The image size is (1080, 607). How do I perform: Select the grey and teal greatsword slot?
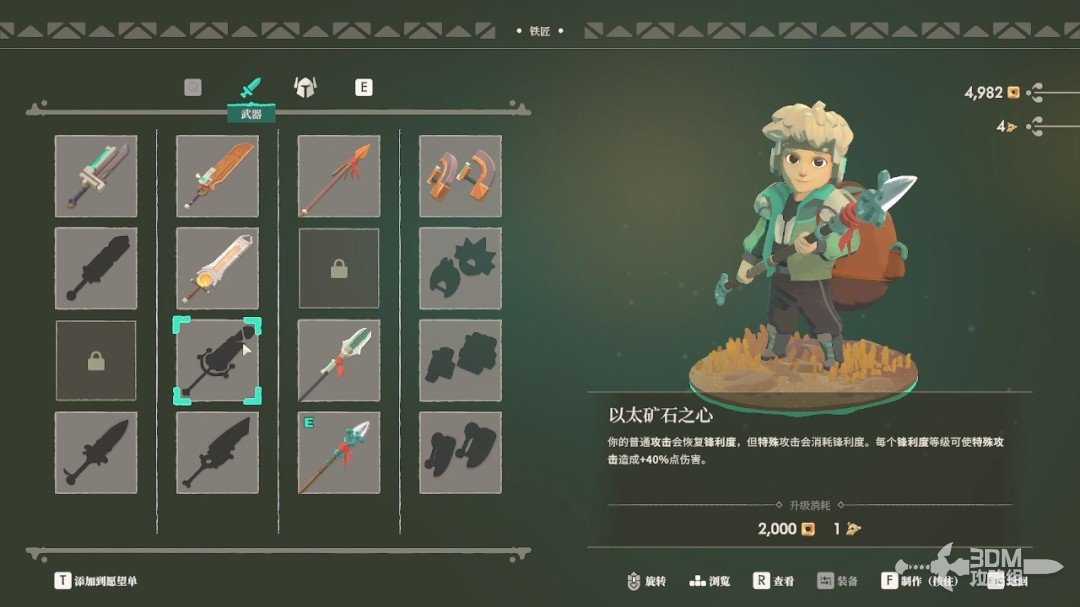click(96, 176)
